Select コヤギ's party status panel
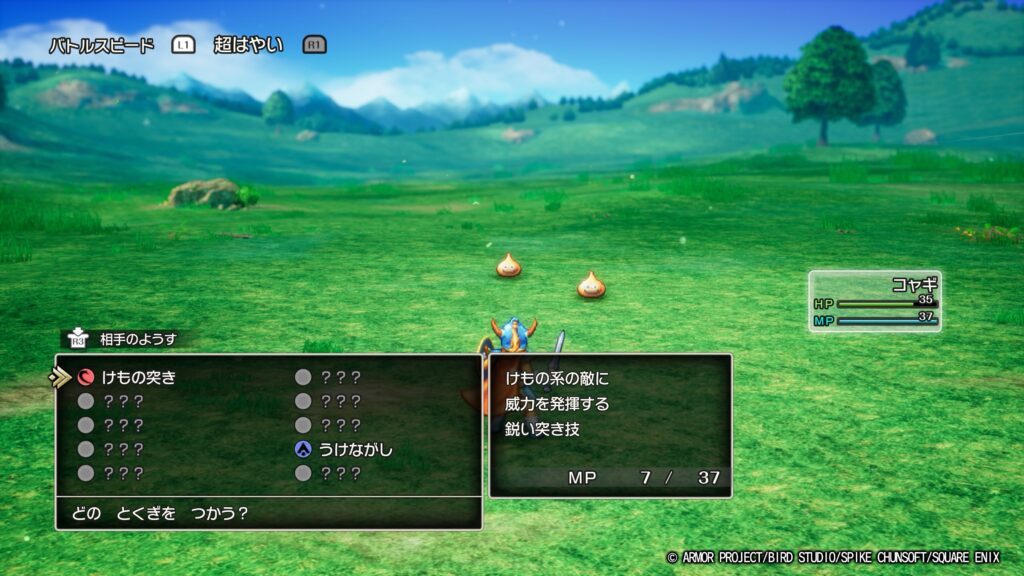 tap(875, 301)
